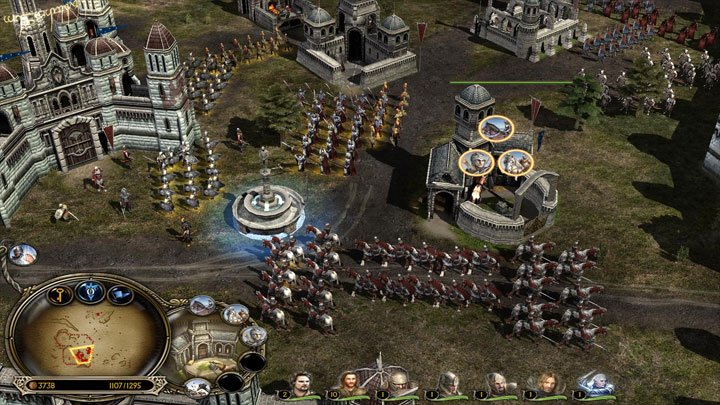Image resolution: width=720 pixels, height=405 pixels.
Task: Queue the knight portrait option over the stables
Action: coord(476,162)
